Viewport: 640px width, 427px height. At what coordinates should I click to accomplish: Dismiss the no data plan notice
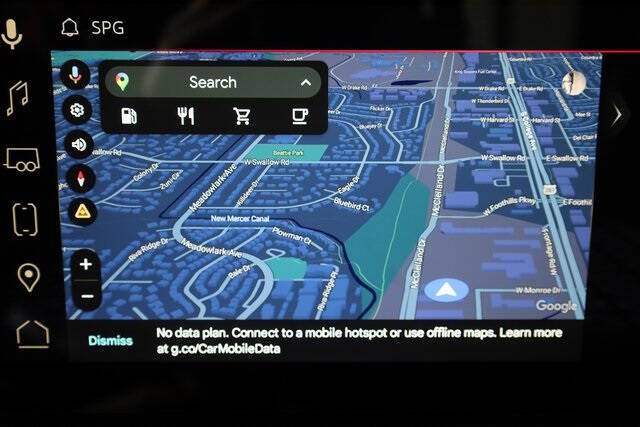coord(110,340)
